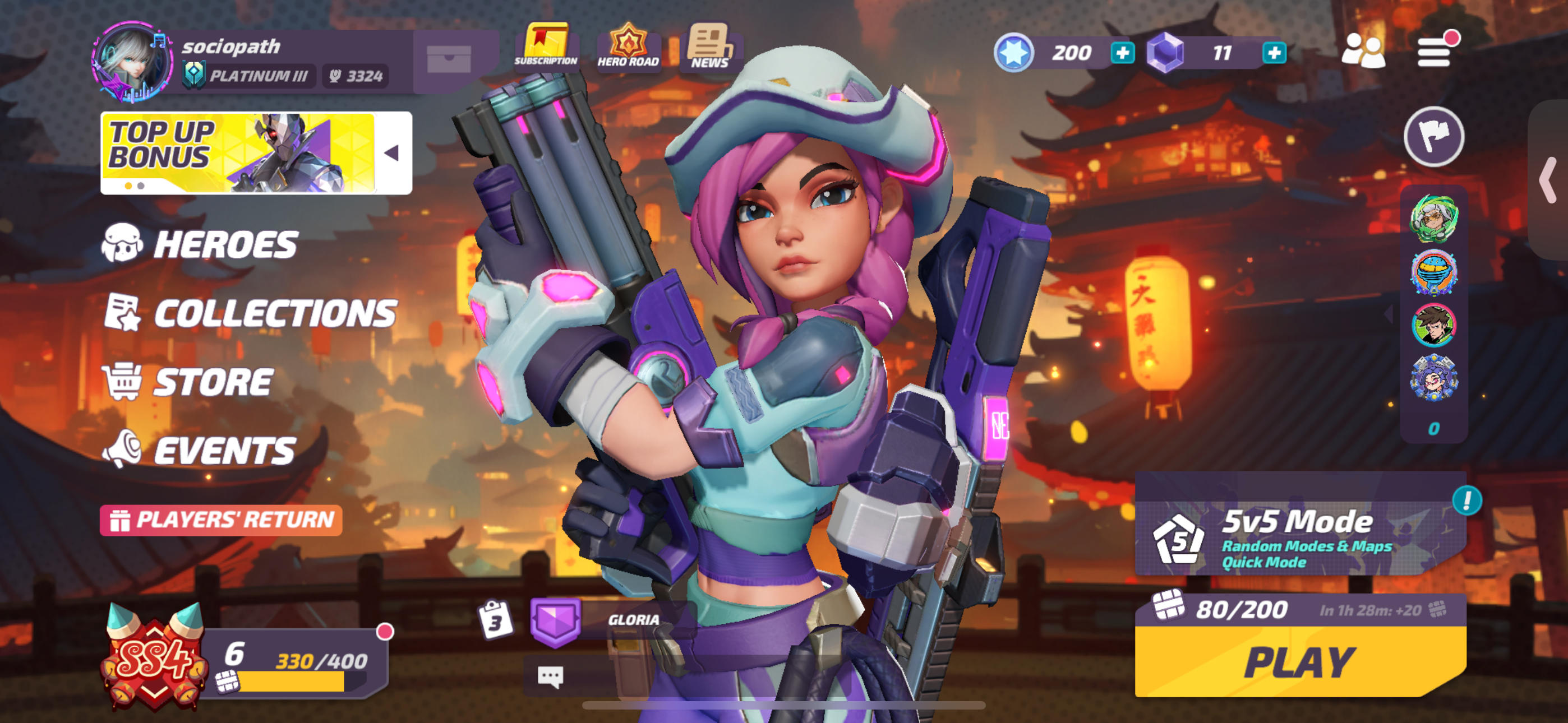1568x723 pixels.
Task: Add more blue star currency
Action: coord(1122,53)
